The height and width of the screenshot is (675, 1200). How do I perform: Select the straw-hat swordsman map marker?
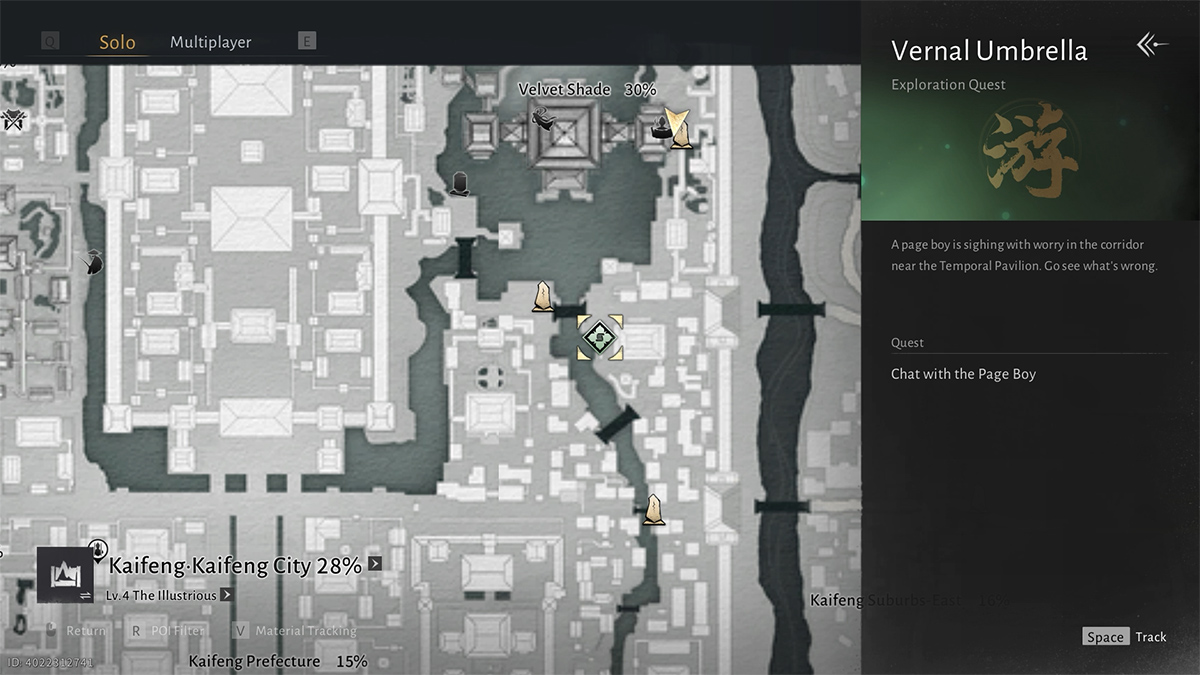click(93, 262)
